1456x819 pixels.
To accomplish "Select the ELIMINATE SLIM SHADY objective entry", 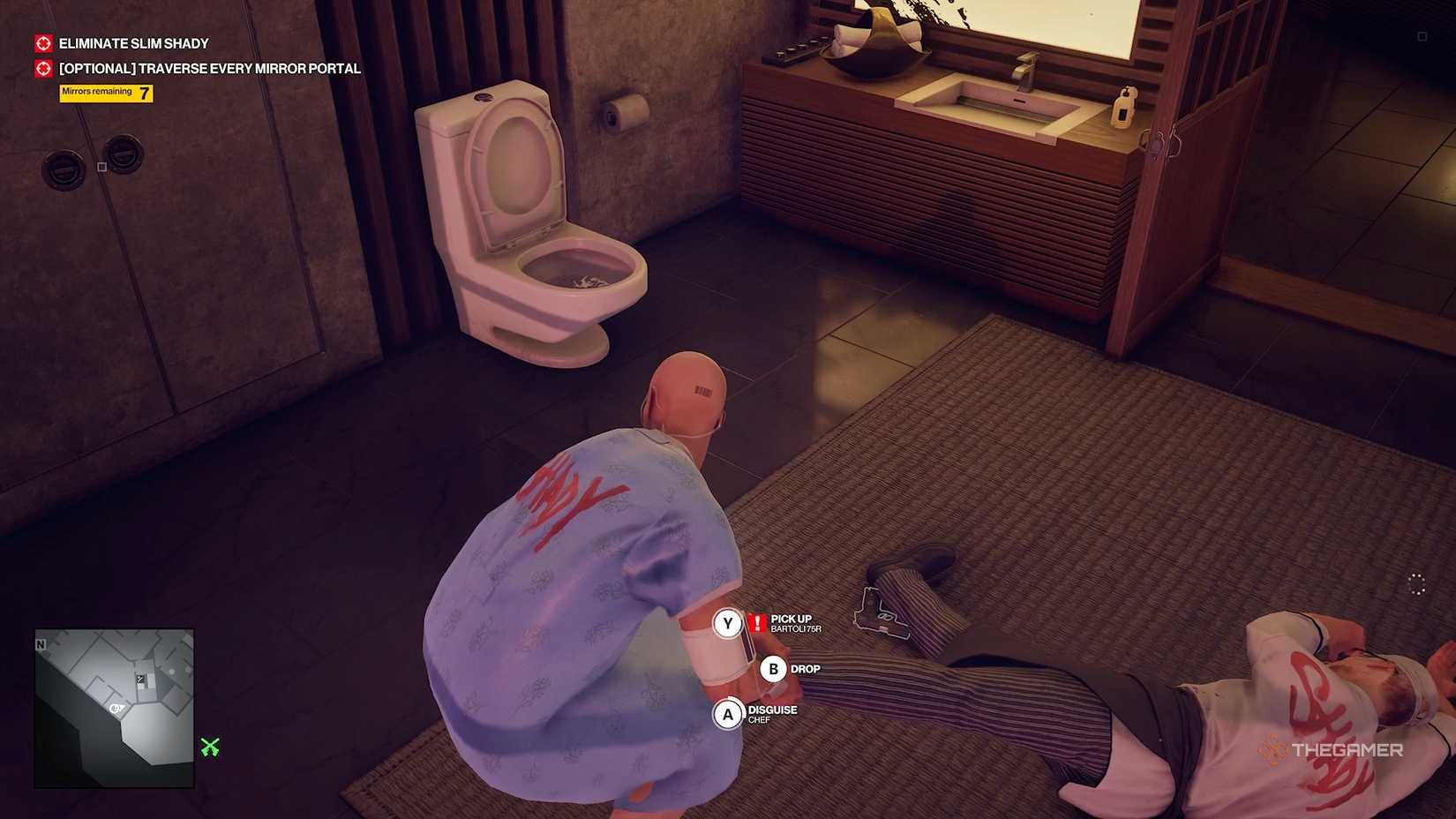I will tap(133, 42).
